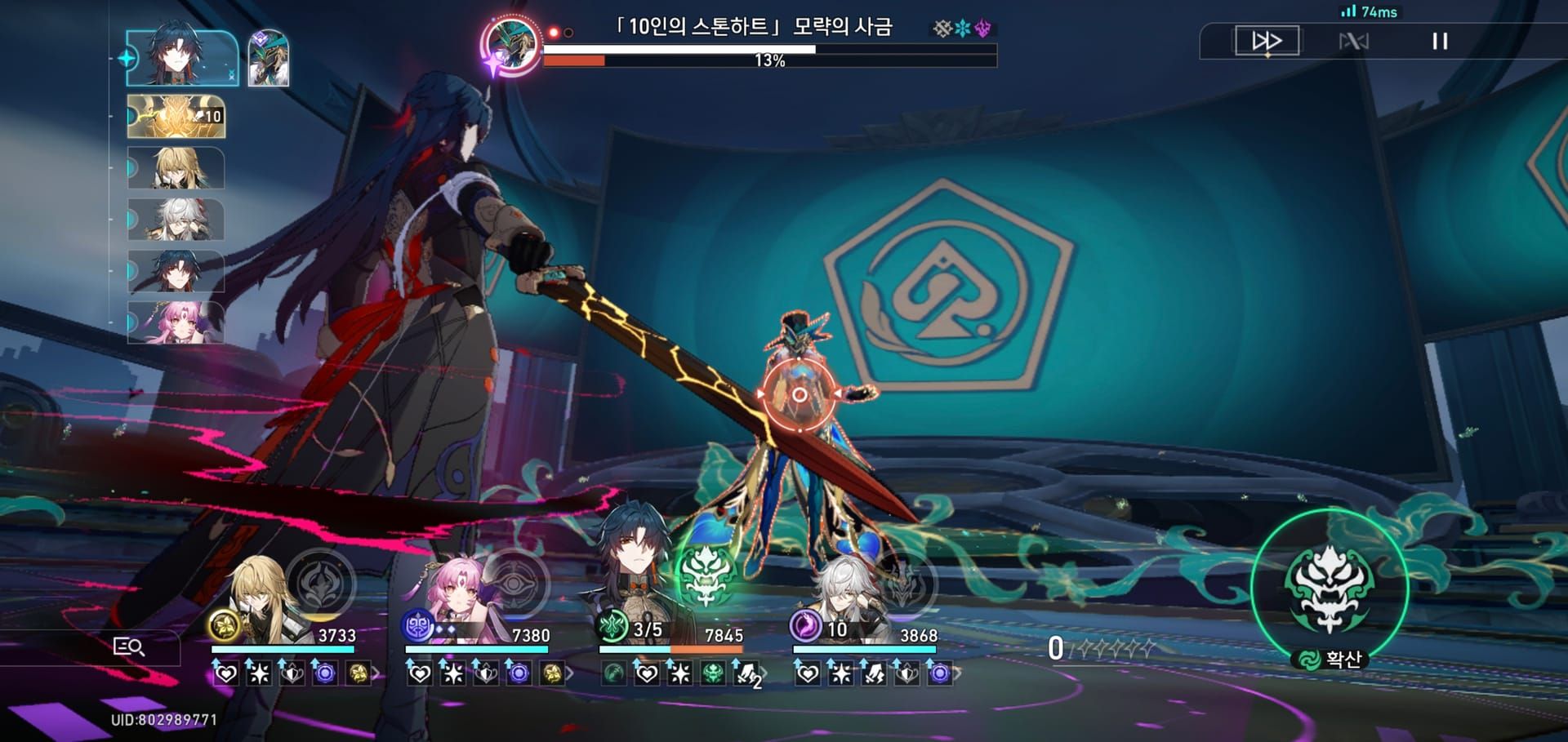Toggle the battle skip mode control
The image size is (1568, 742).
[1356, 40]
